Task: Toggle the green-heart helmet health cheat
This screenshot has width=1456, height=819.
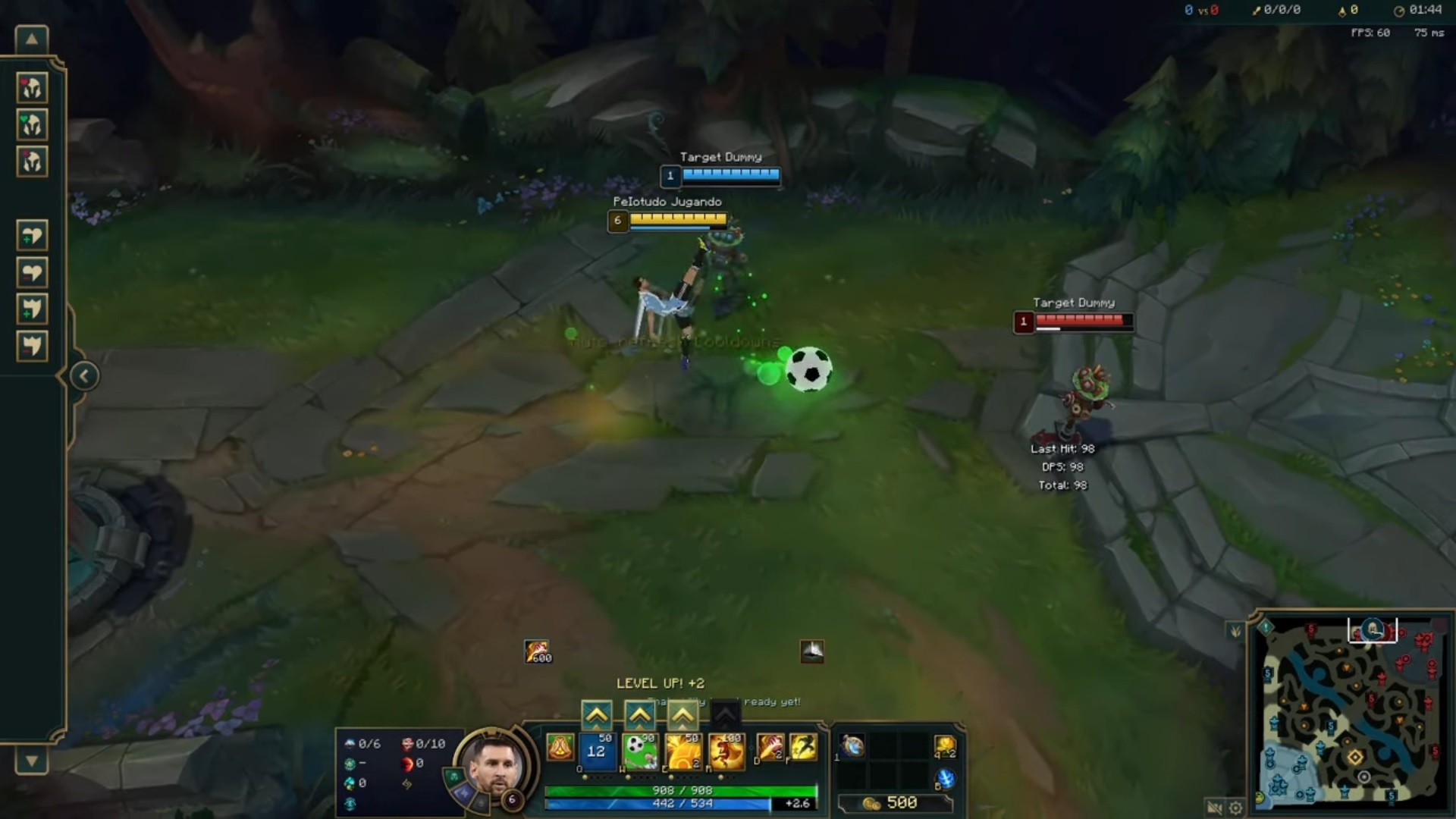Action: tap(32, 124)
